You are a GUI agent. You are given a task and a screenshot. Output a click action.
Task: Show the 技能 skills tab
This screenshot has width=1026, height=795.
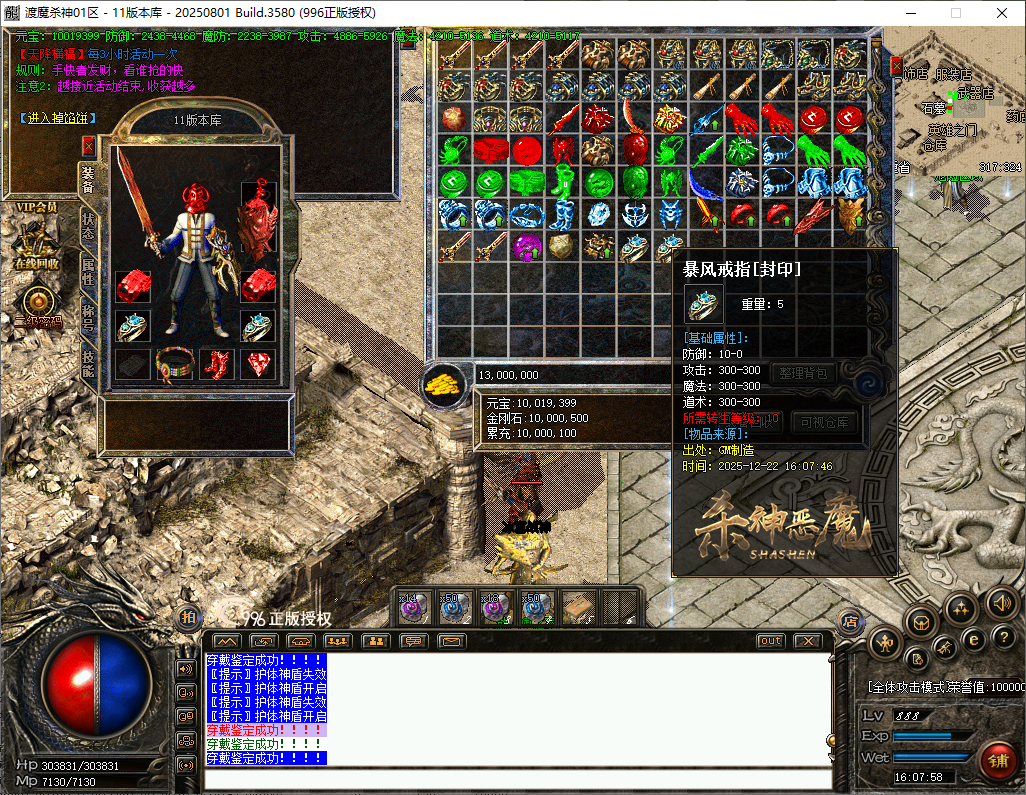pos(89,362)
